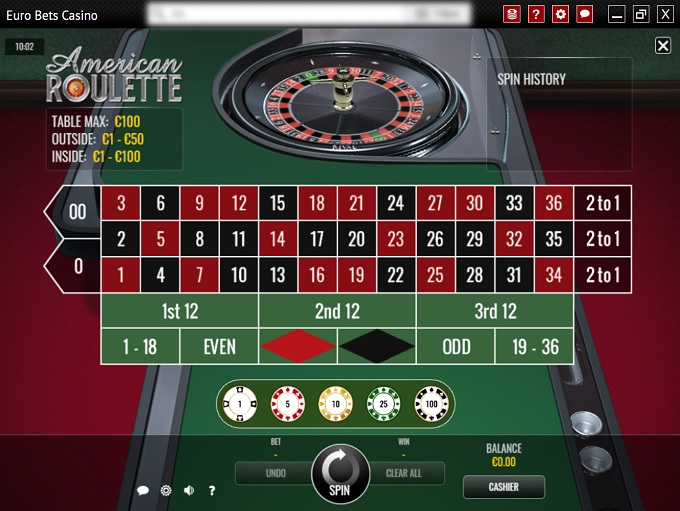The width and height of the screenshot is (680, 511).
Task: Bet on the 2nd 12 dozen
Action: pyautogui.click(x=337, y=311)
